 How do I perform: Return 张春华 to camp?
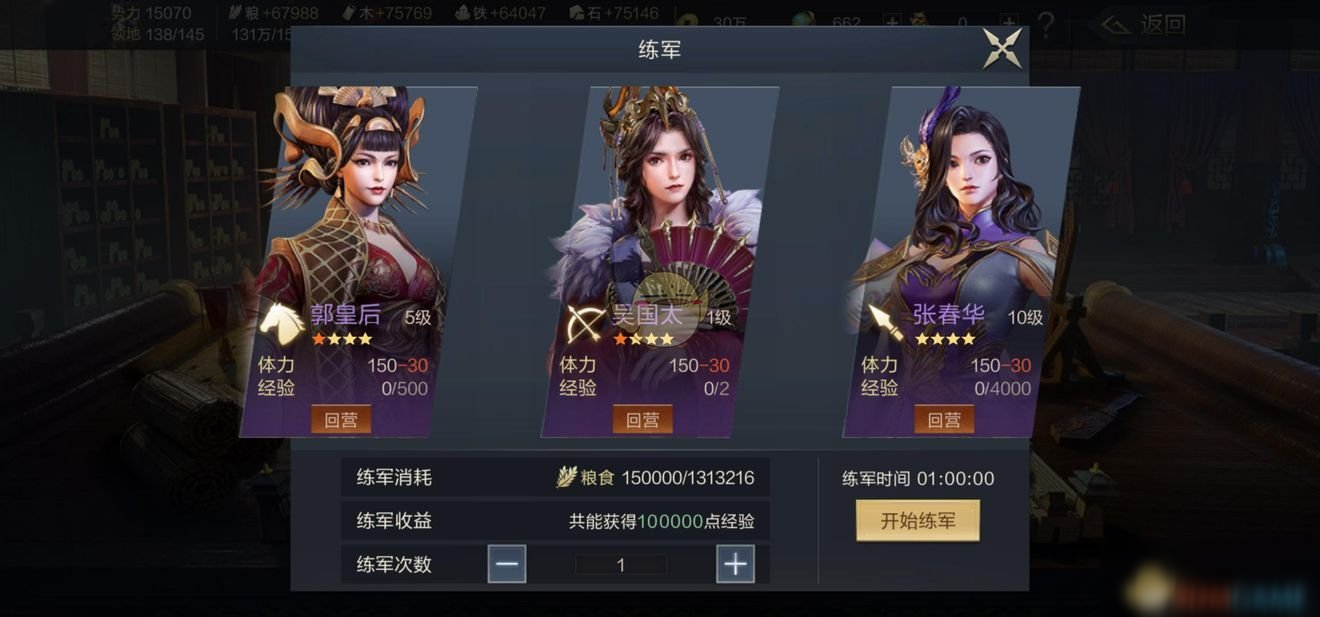(x=944, y=419)
